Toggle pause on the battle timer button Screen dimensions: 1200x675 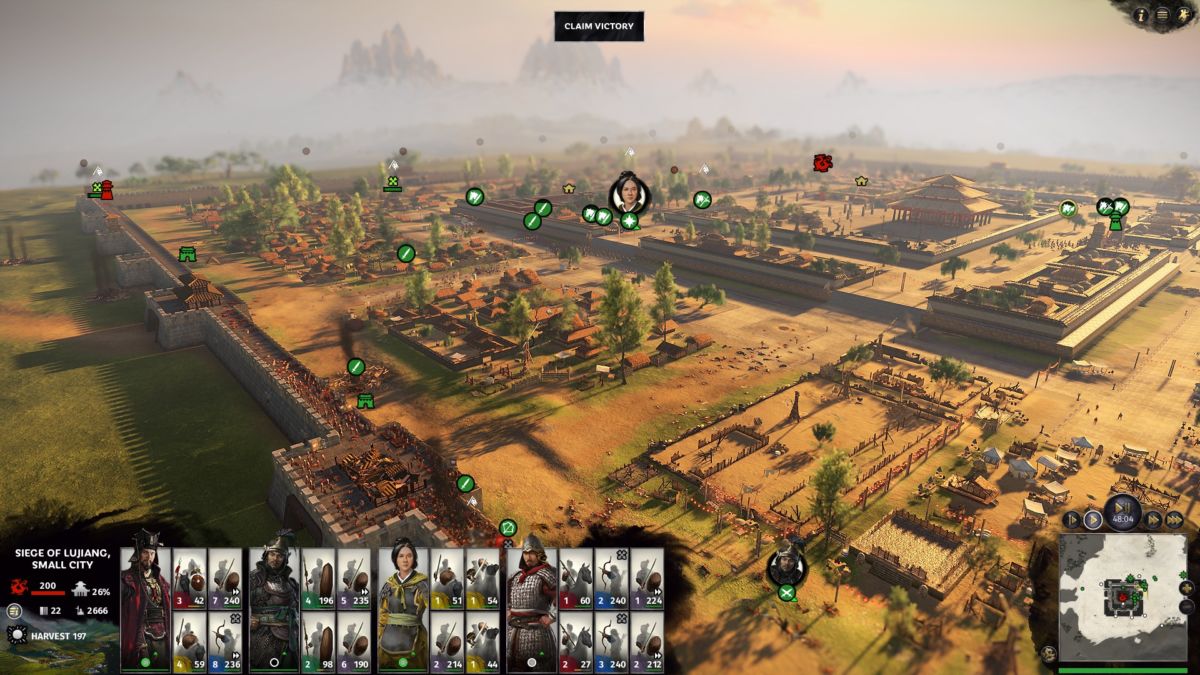pos(1123,510)
